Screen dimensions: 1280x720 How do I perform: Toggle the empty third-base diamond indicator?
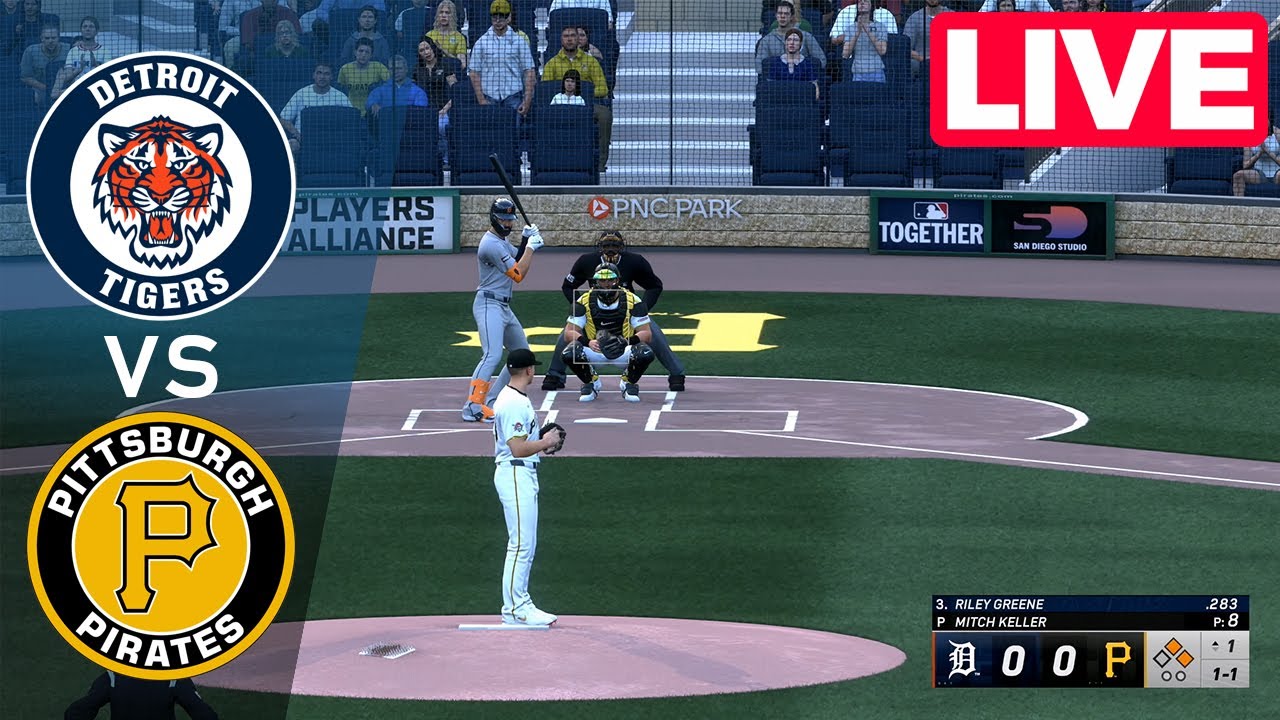coord(1160,657)
